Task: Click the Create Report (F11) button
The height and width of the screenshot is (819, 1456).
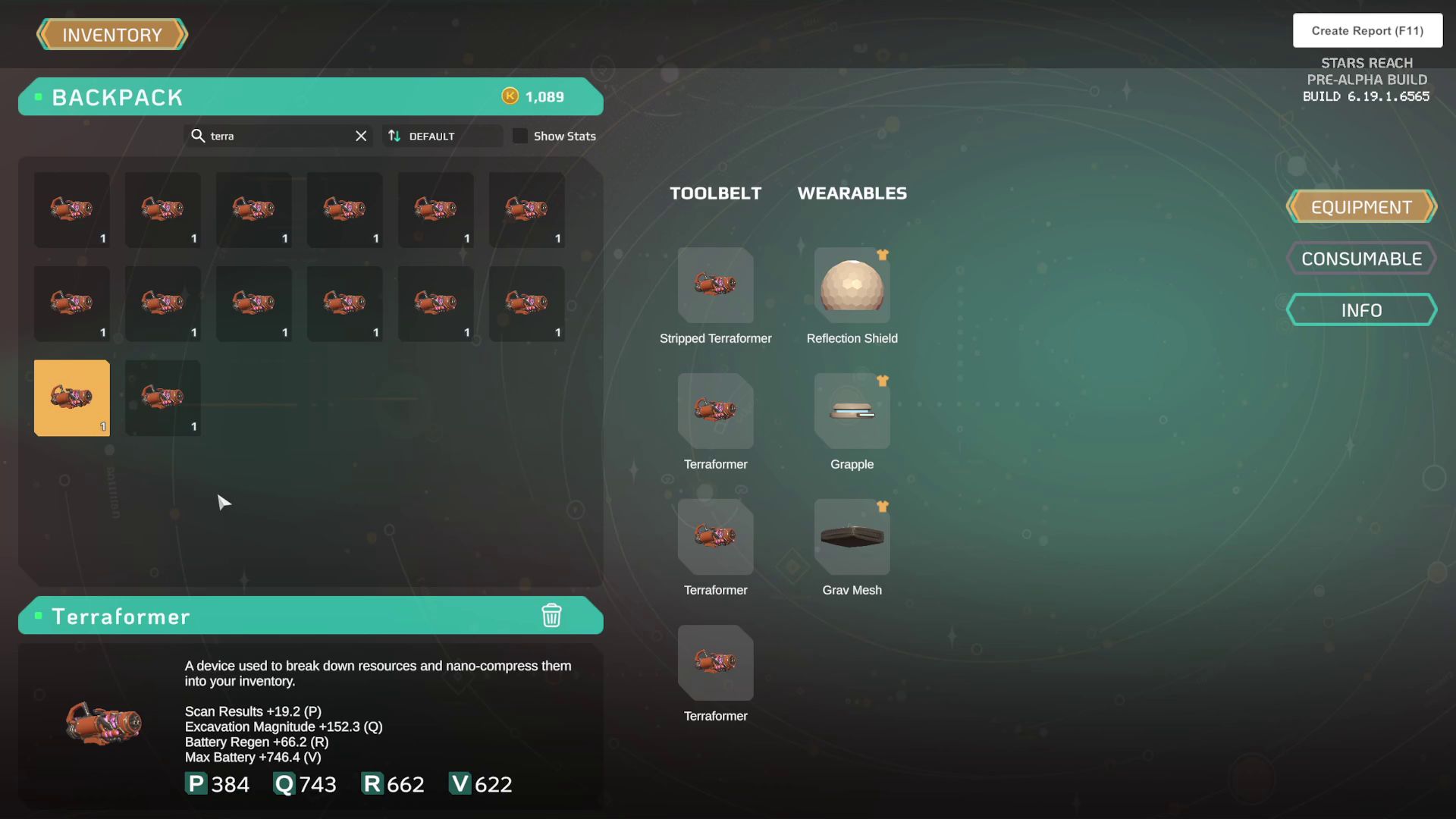Action: (1367, 30)
